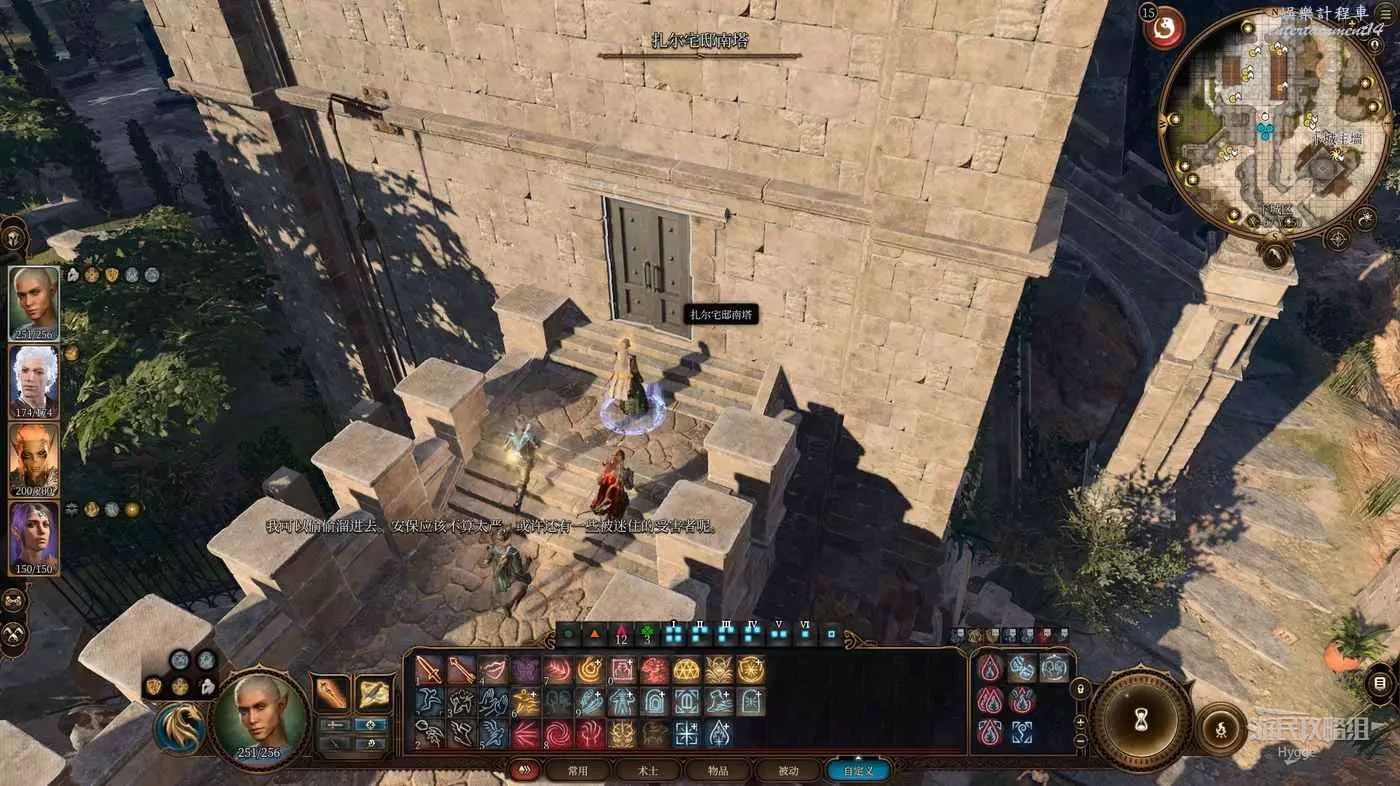This screenshot has width=1400, height=786.
Task: Open the combat log list button
Action: [1380, 683]
